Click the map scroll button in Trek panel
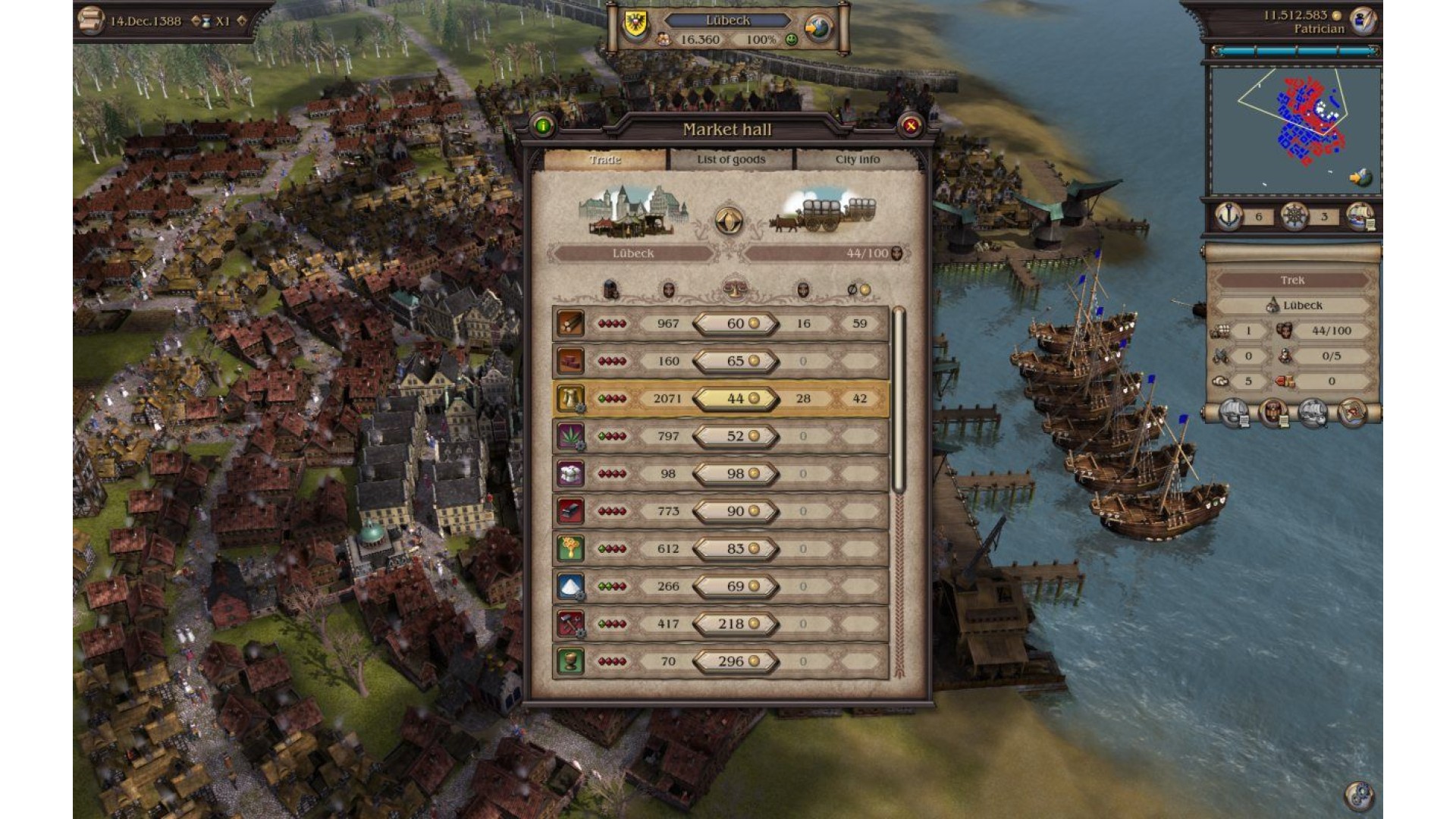 tap(1353, 414)
